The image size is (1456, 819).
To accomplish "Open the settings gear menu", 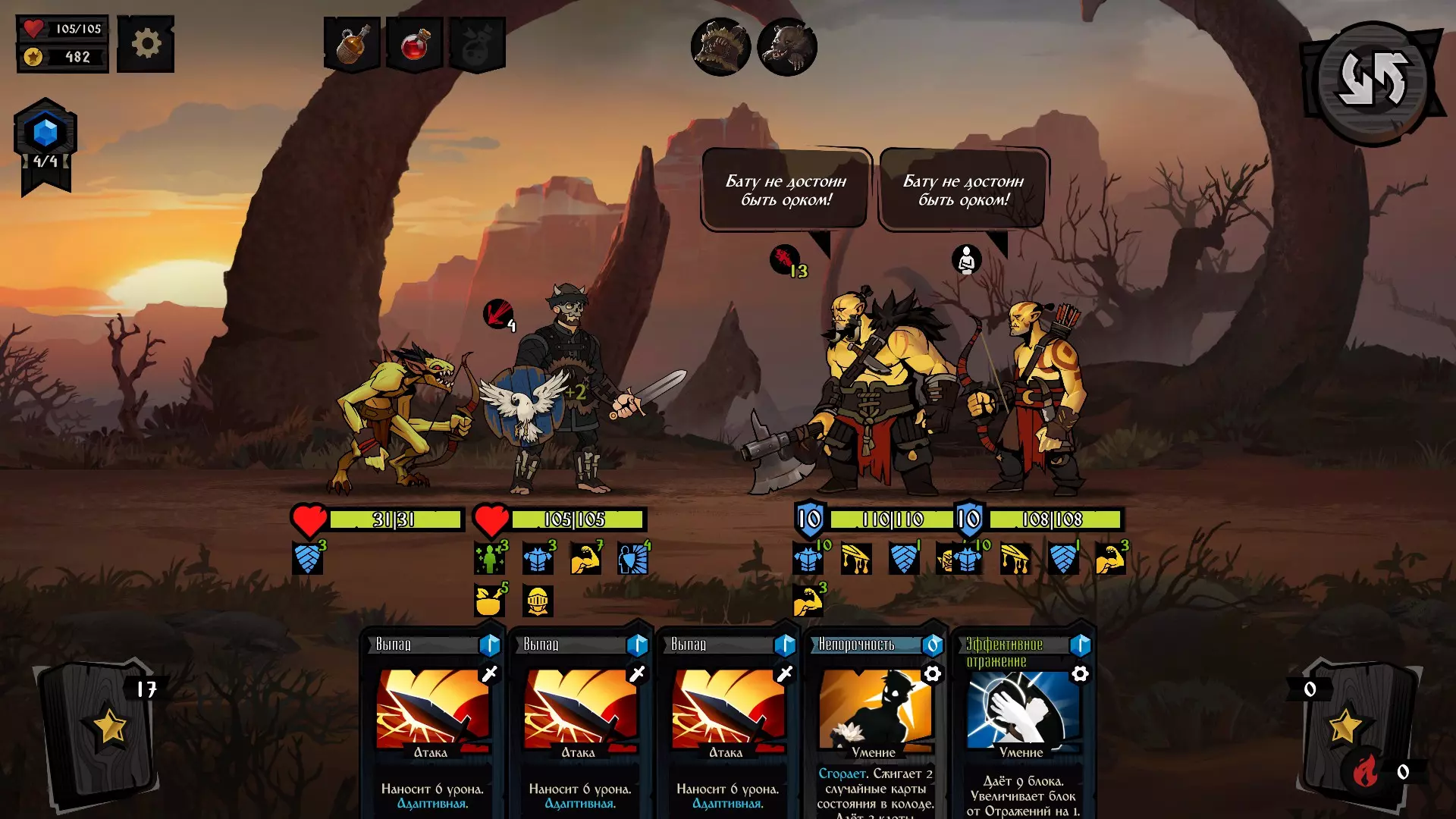I will click(146, 44).
